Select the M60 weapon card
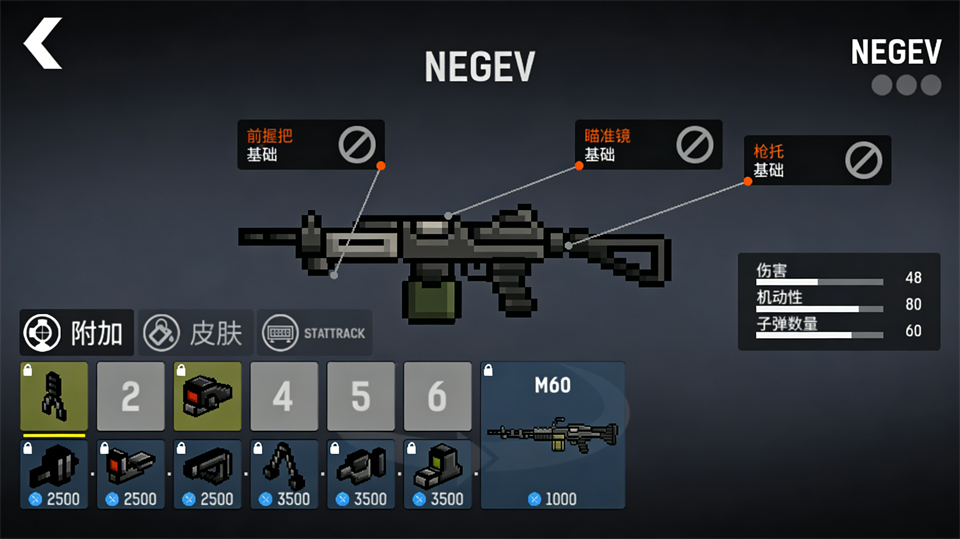 coord(553,435)
